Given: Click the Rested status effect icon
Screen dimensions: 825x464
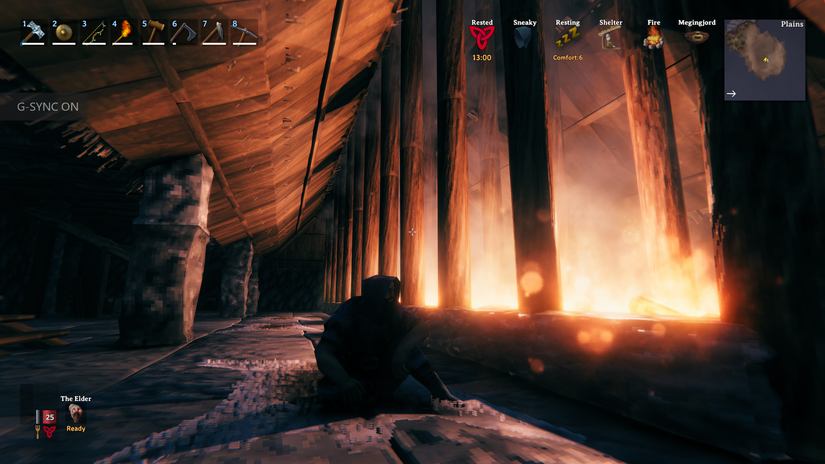Looking at the screenshot, I should click(482, 38).
